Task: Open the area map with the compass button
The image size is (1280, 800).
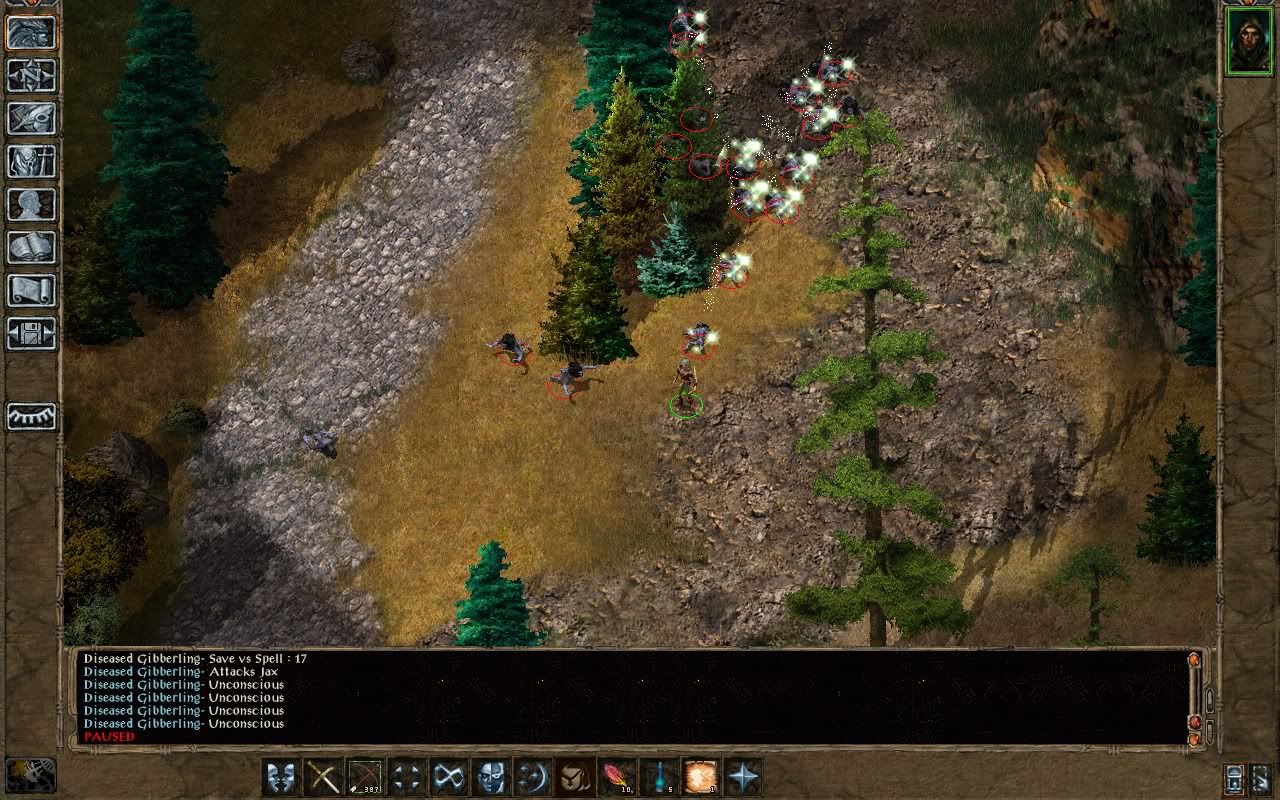Action: coord(32,76)
